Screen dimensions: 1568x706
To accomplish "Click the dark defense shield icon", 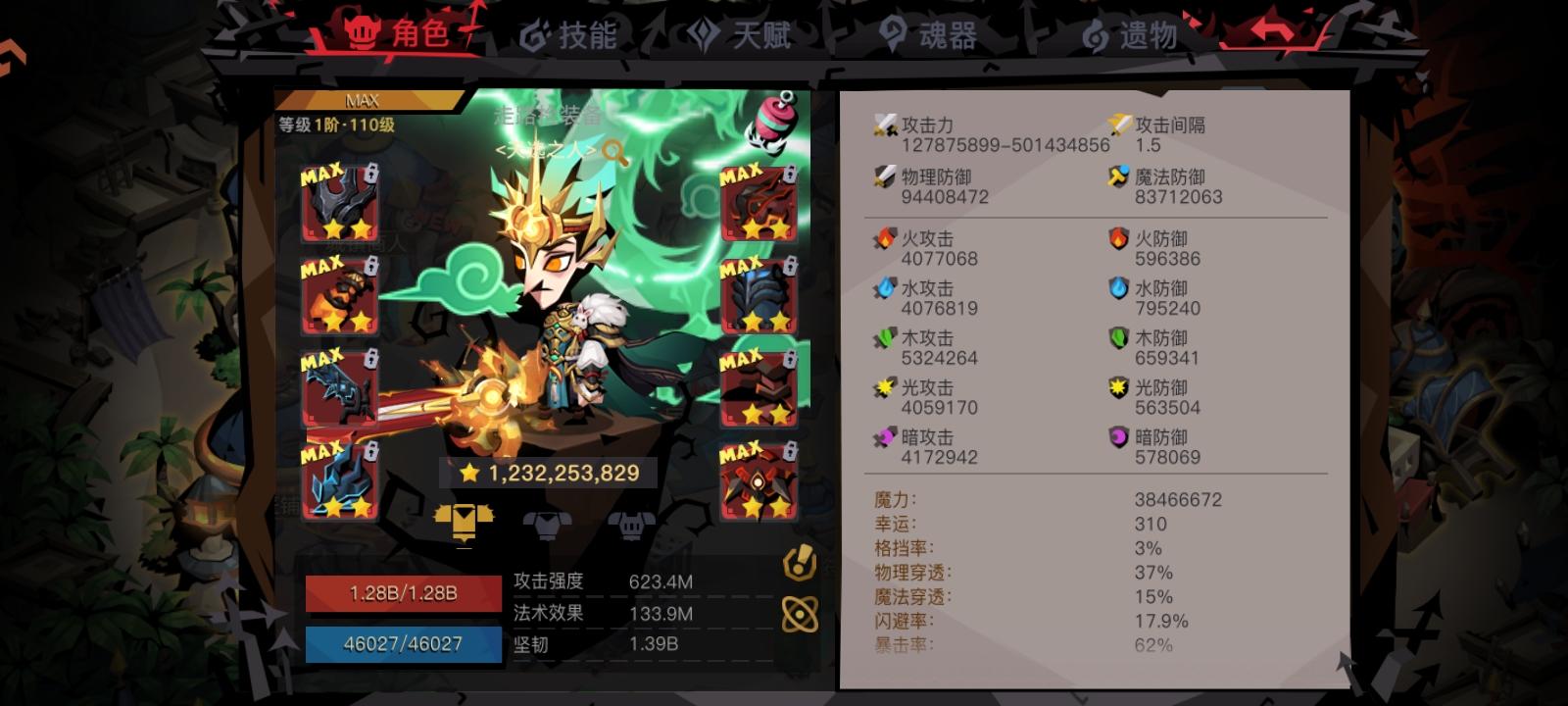I will pos(1117,435).
